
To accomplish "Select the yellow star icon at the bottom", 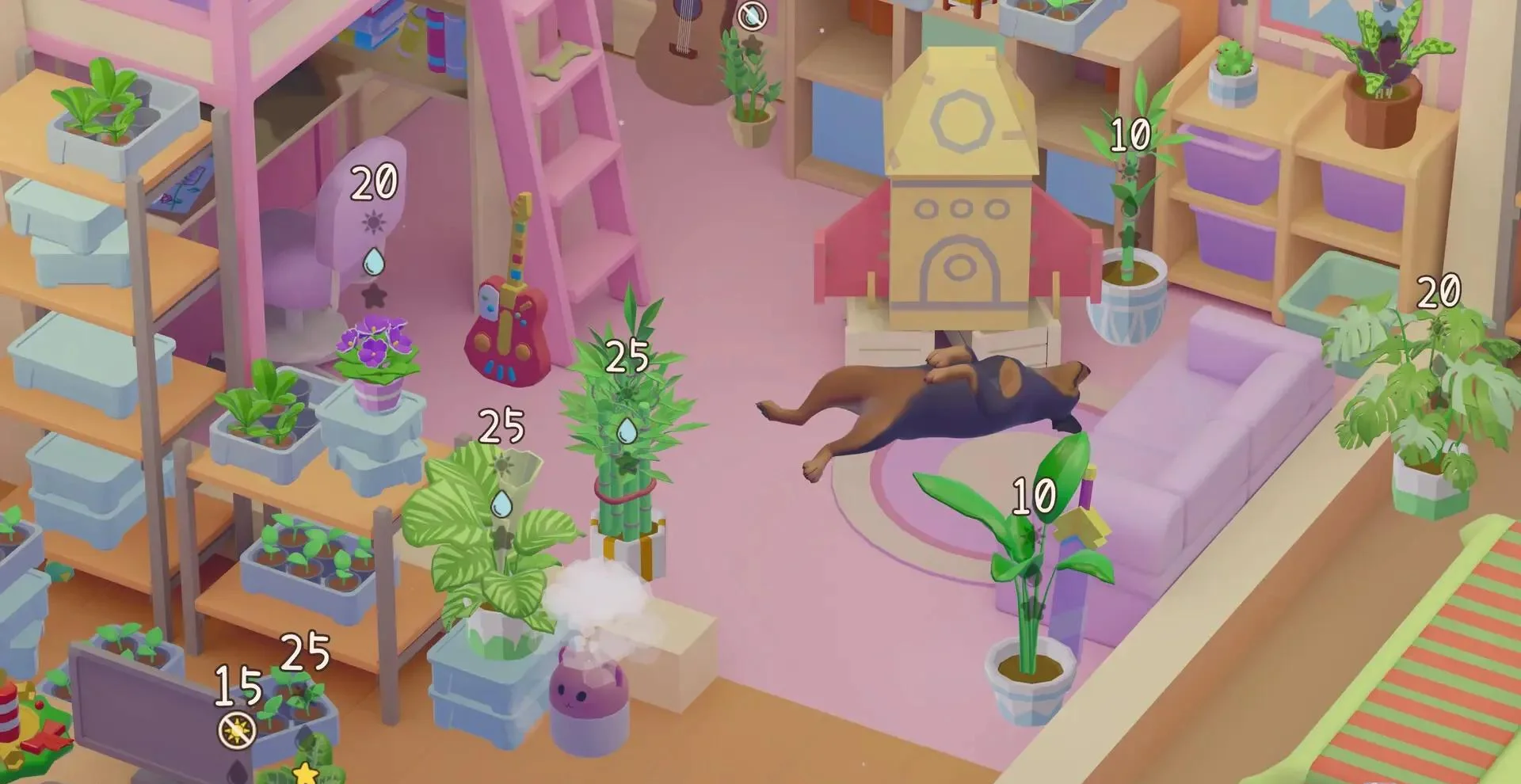I will coord(304,774).
